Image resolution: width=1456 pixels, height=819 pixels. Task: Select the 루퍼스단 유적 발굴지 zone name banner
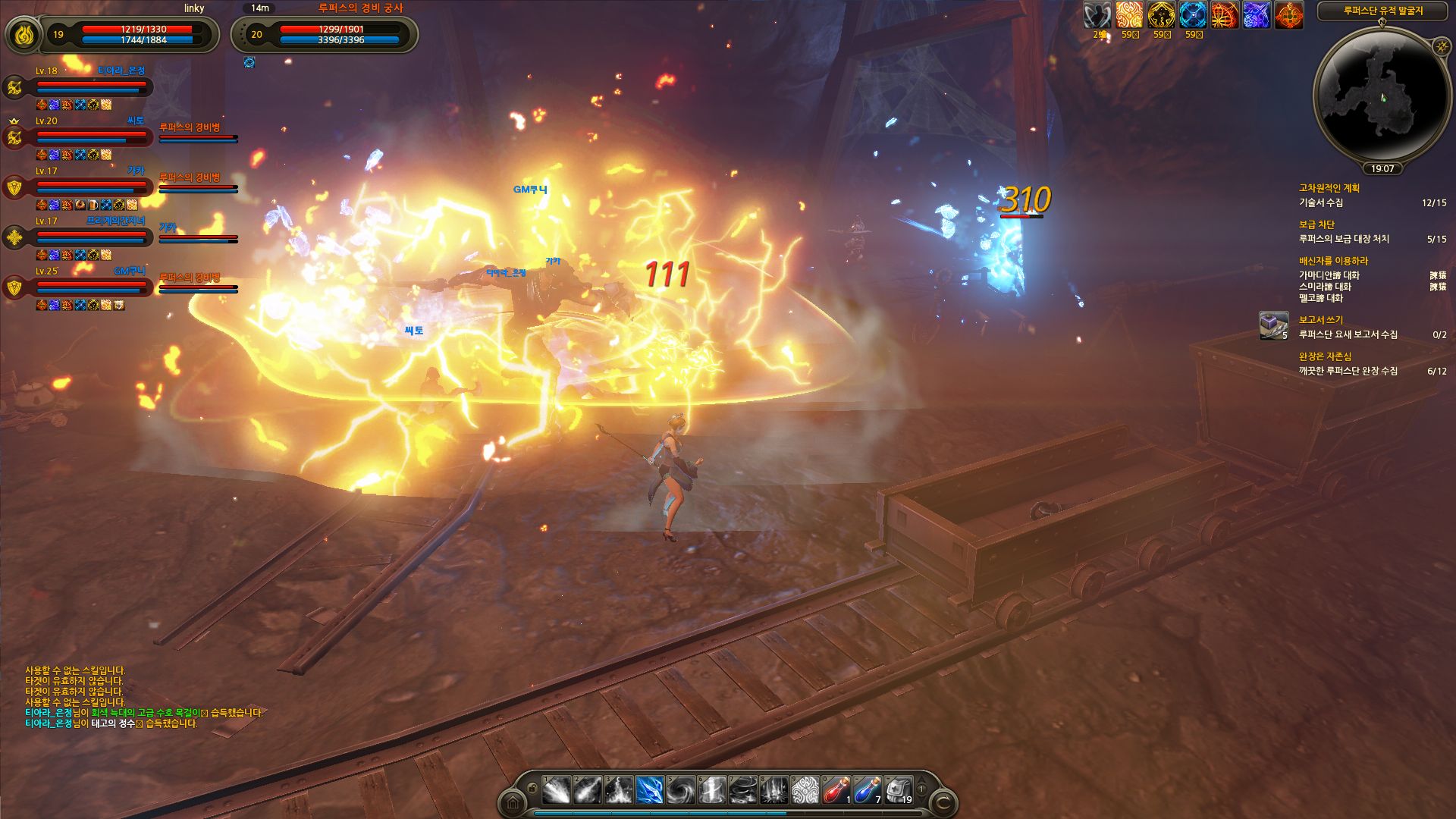tap(1383, 11)
